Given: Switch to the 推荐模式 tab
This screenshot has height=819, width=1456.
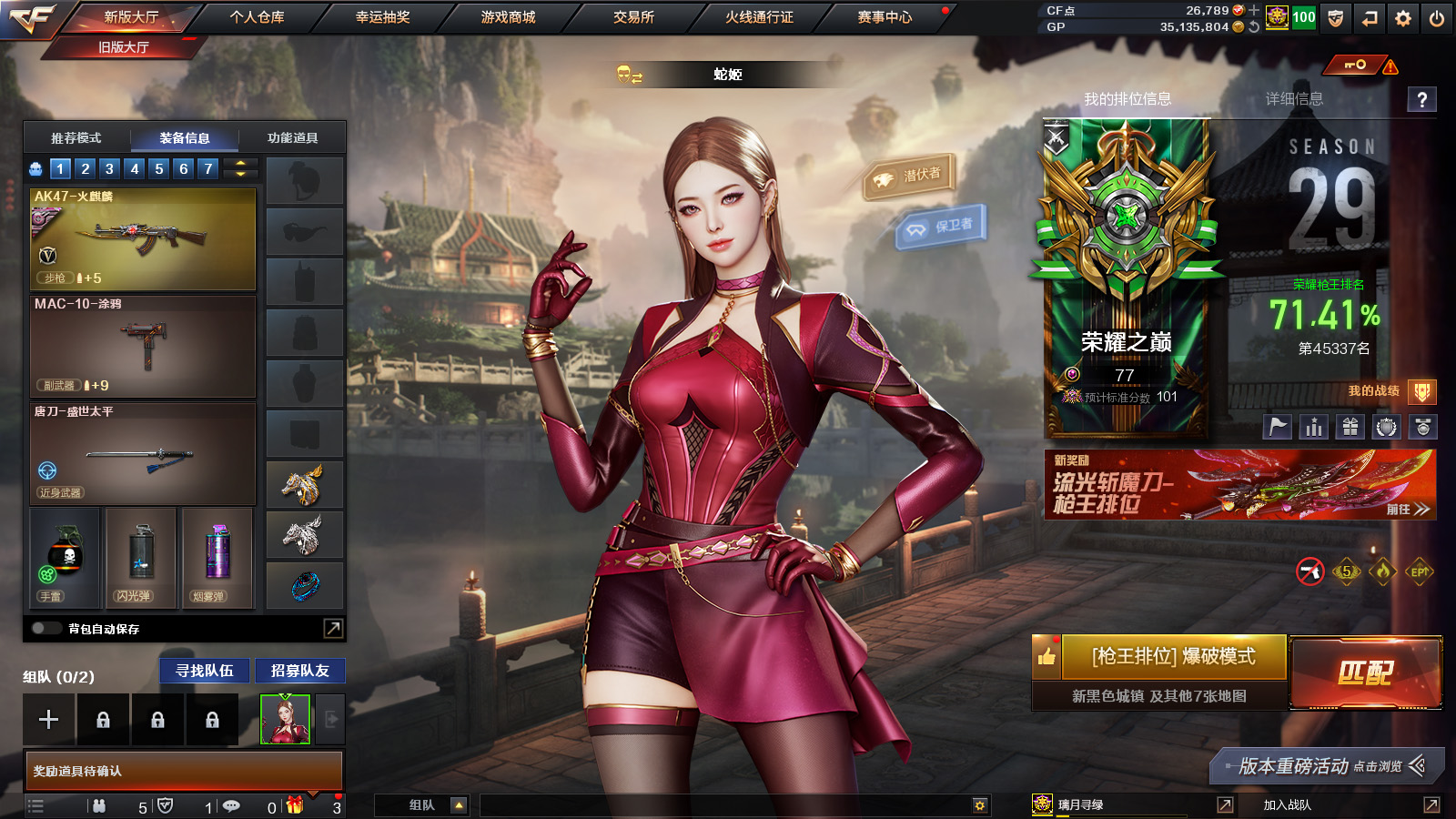Looking at the screenshot, I should point(76,138).
